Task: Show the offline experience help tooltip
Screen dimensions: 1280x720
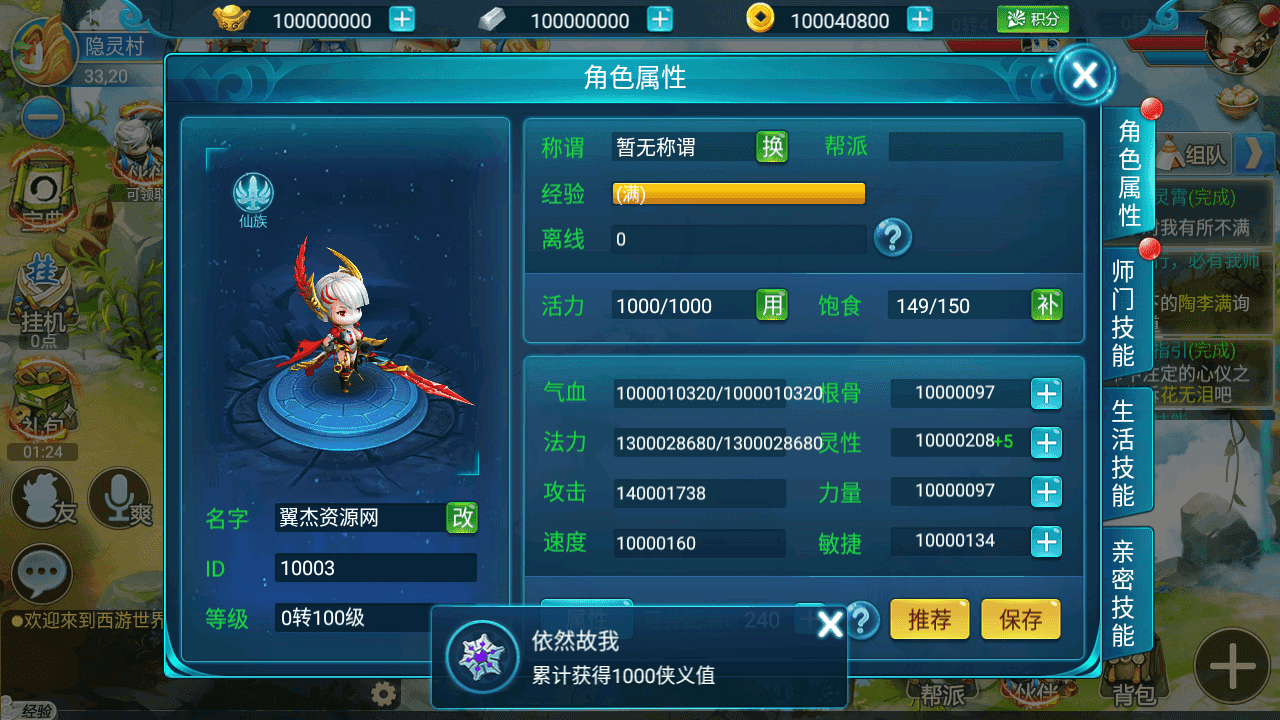Action: pyautogui.click(x=893, y=238)
